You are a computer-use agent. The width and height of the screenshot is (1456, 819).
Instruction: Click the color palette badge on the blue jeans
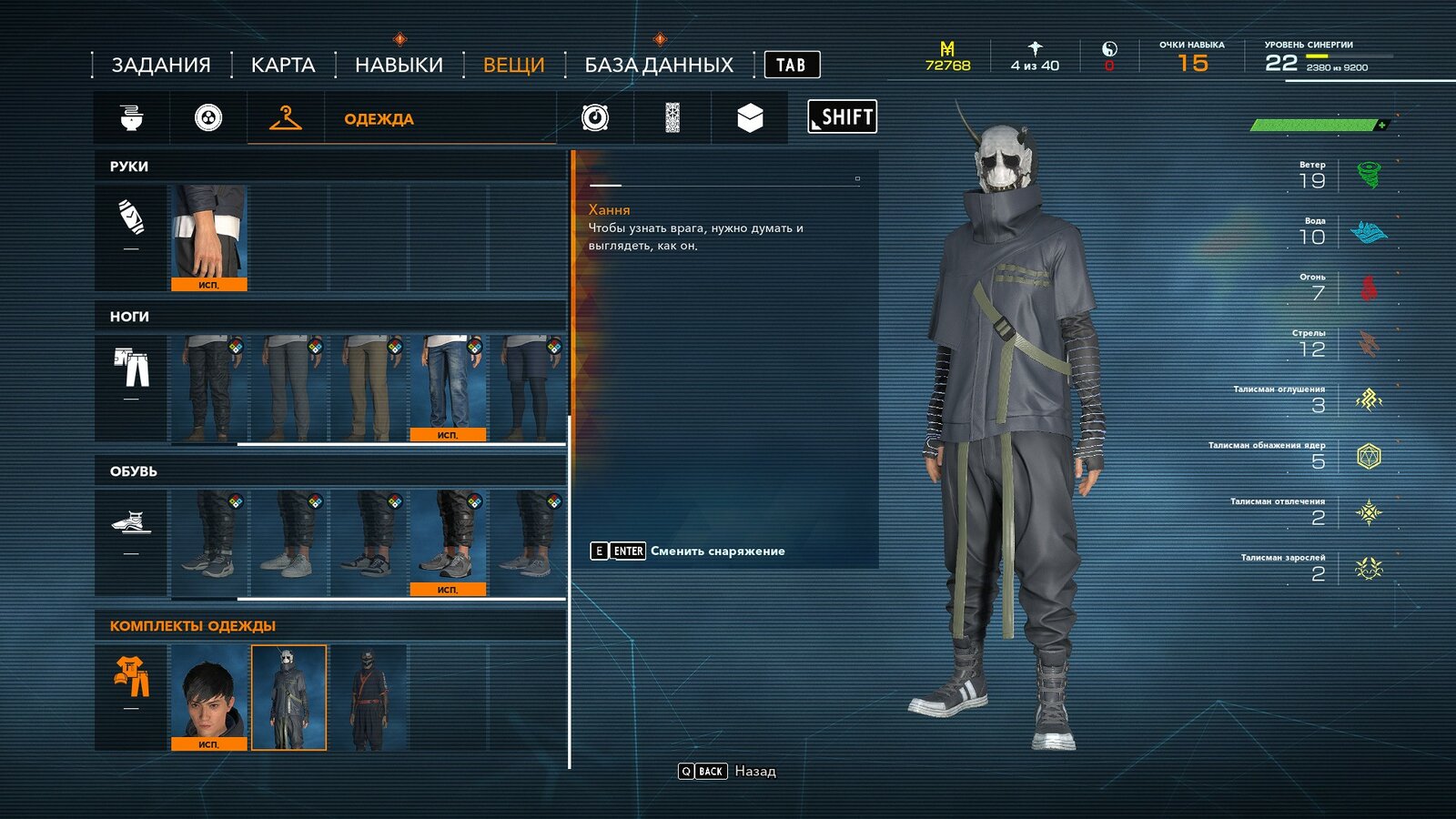[475, 348]
